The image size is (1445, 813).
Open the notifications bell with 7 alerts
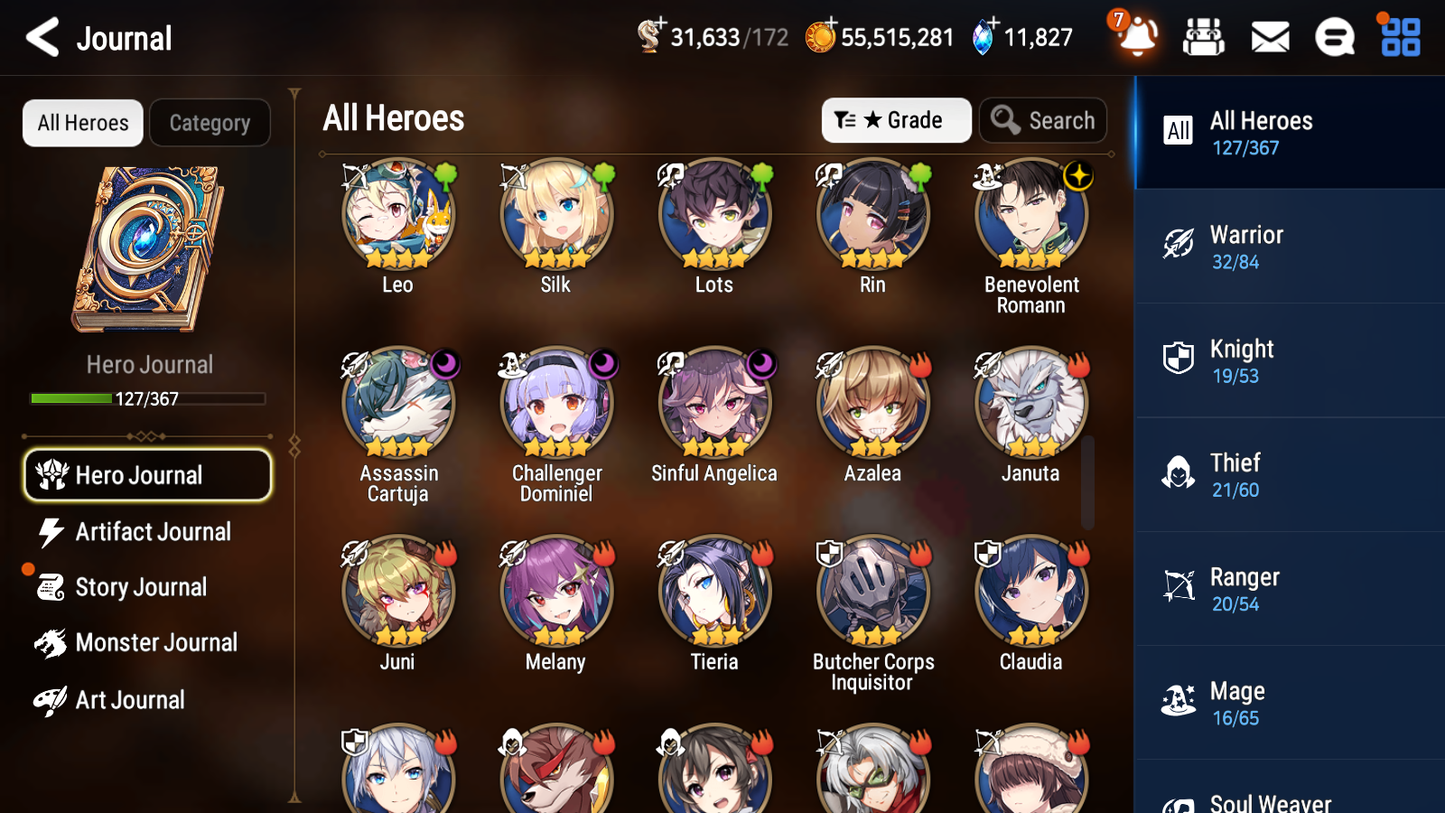tap(1135, 37)
